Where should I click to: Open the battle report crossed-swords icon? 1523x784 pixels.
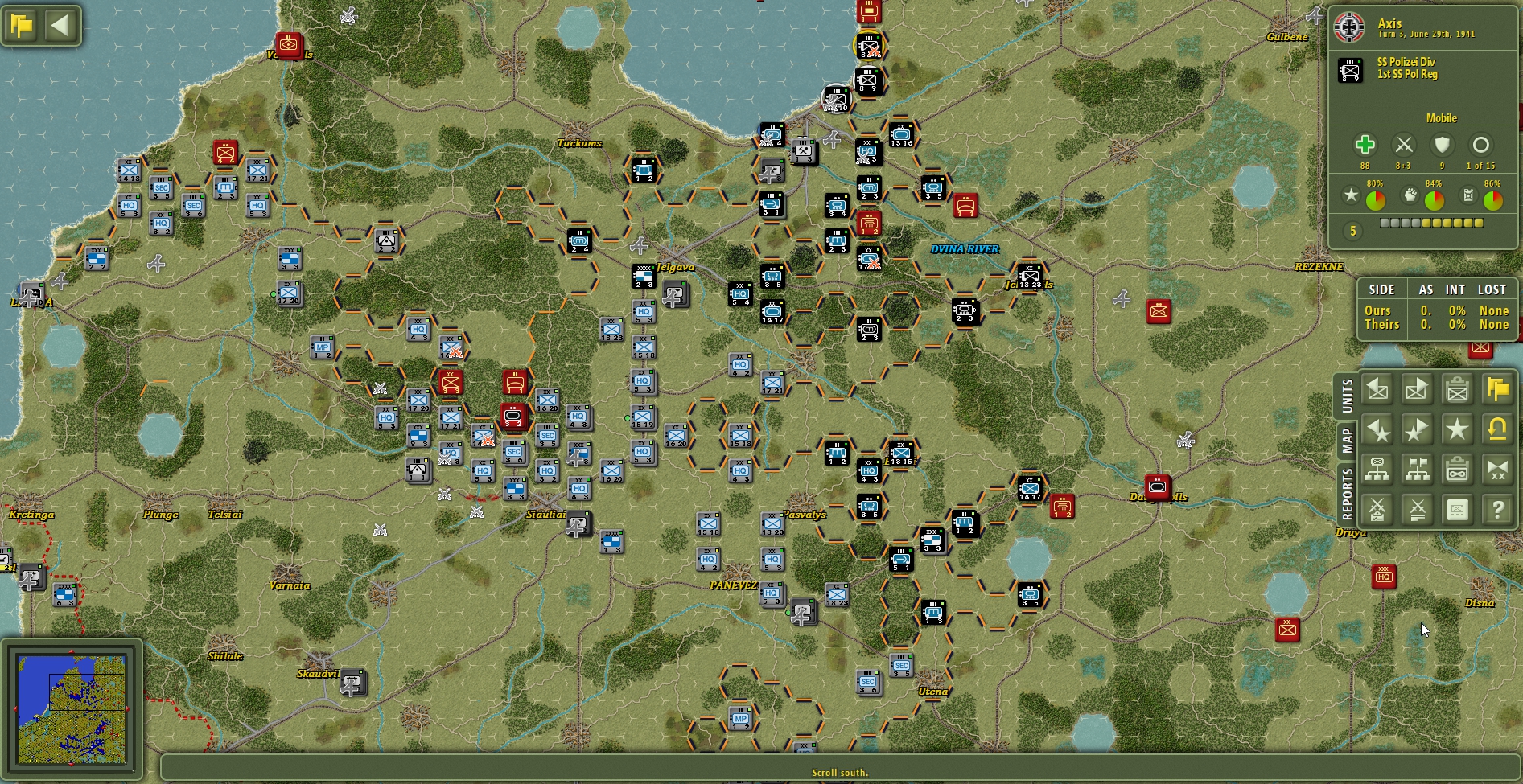pos(1377,510)
